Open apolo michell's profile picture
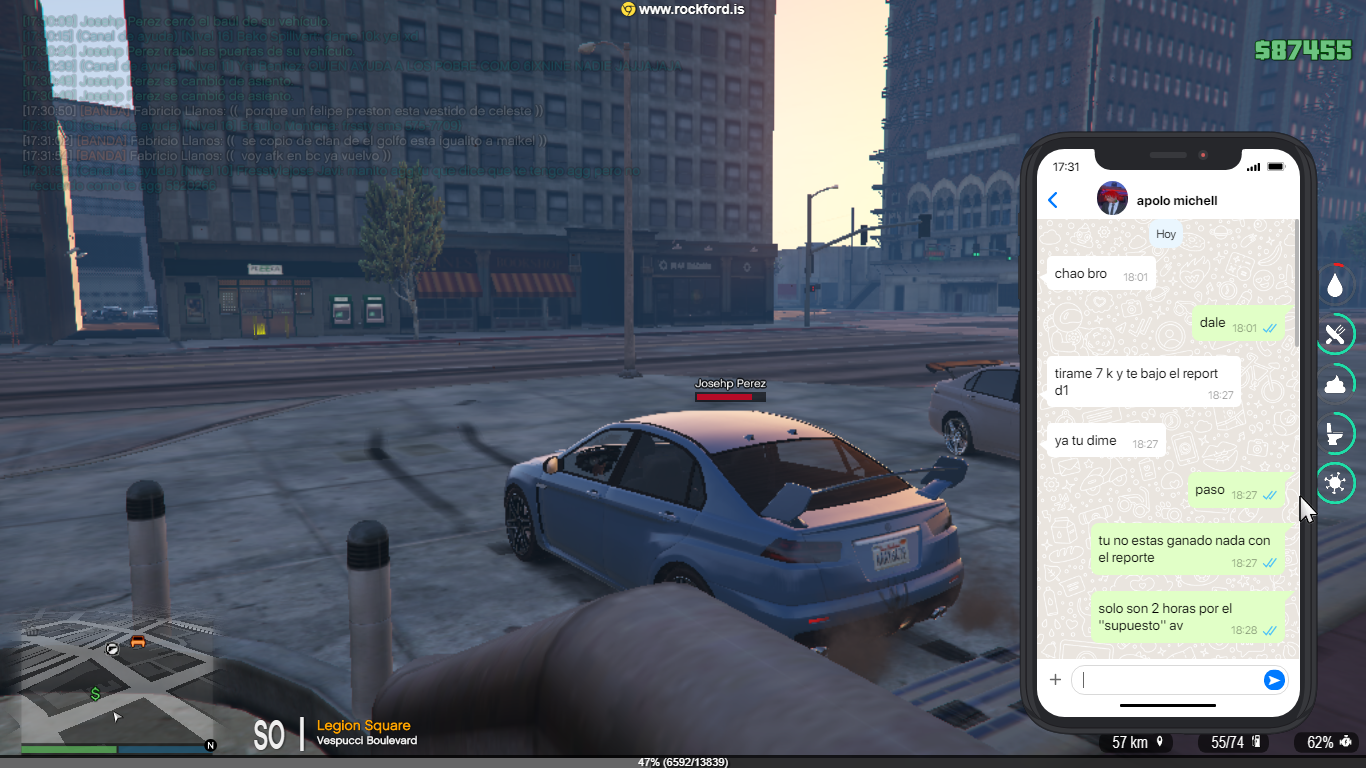 pyautogui.click(x=1112, y=199)
